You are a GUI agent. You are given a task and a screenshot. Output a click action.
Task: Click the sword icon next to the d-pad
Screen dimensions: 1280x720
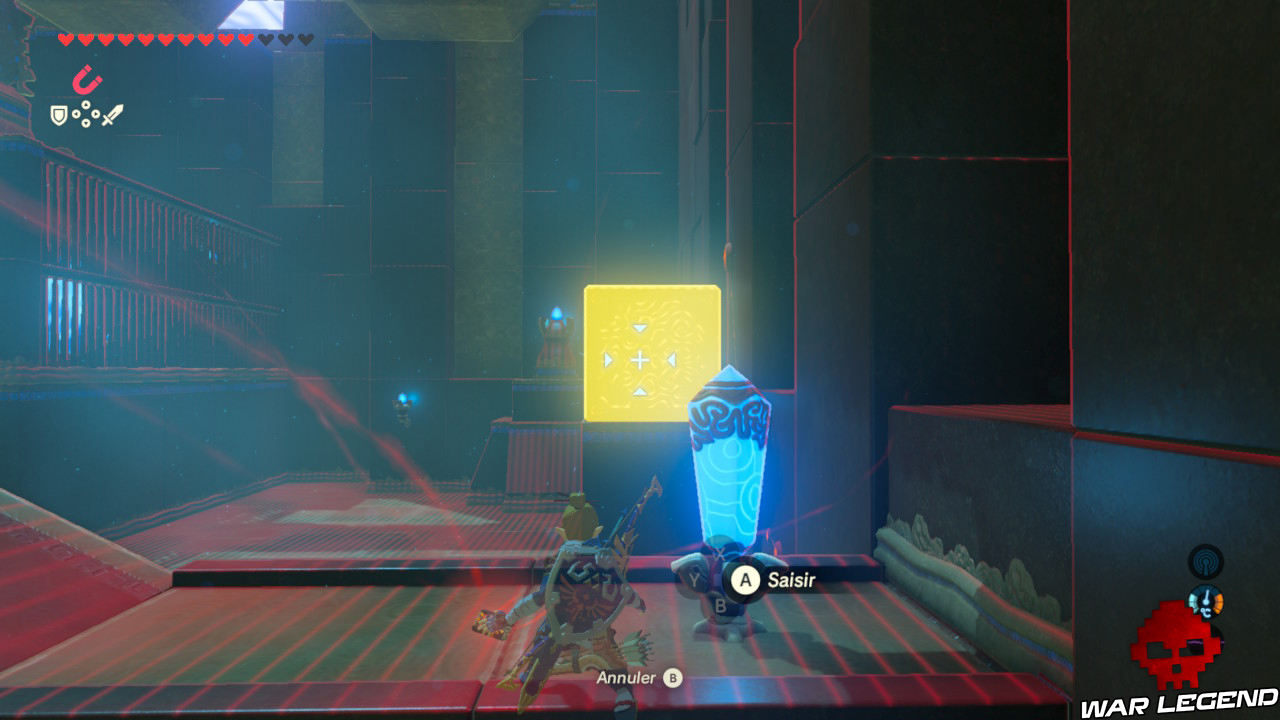111,113
